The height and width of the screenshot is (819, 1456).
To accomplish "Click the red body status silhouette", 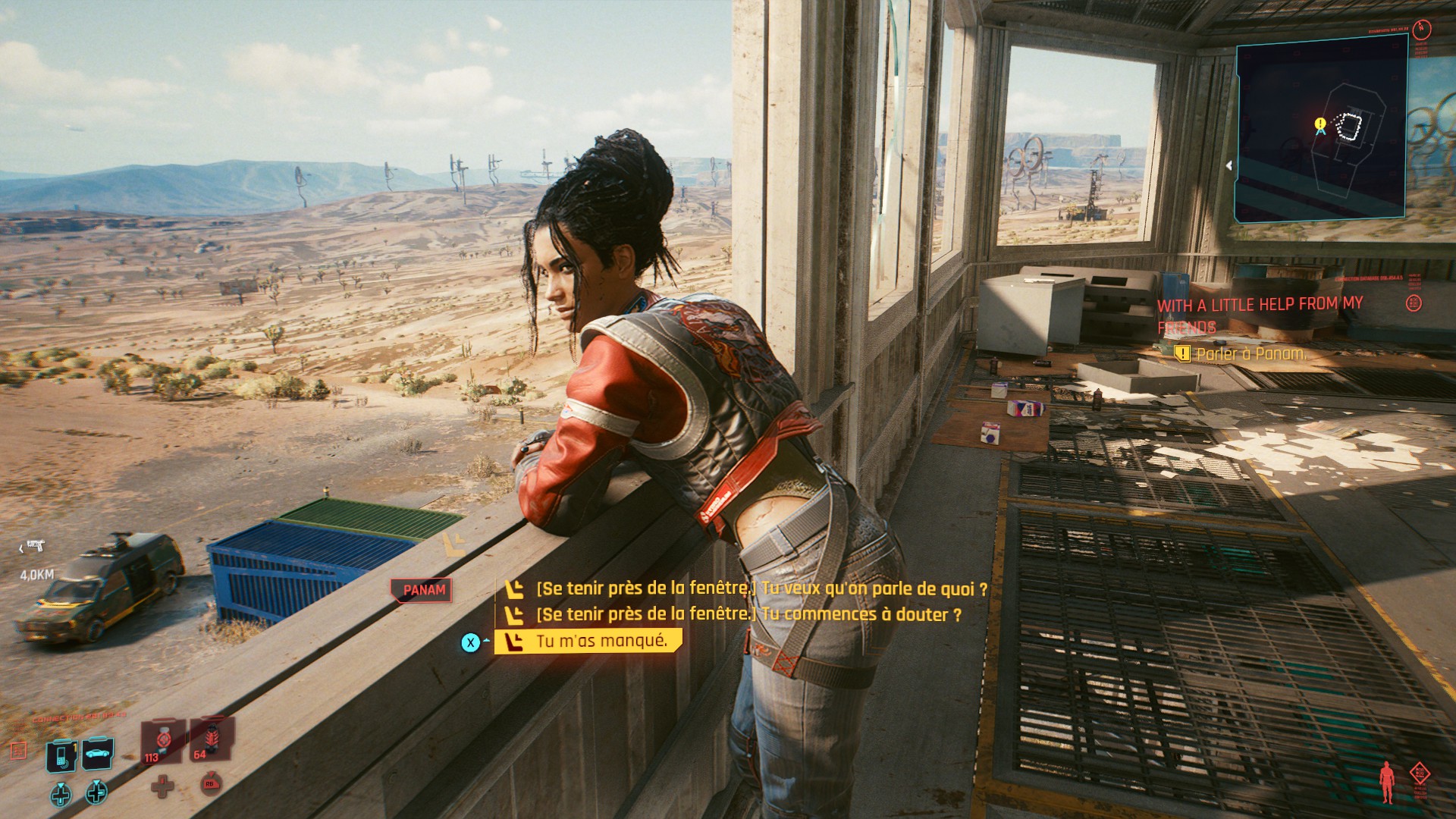I will tap(1387, 781).
